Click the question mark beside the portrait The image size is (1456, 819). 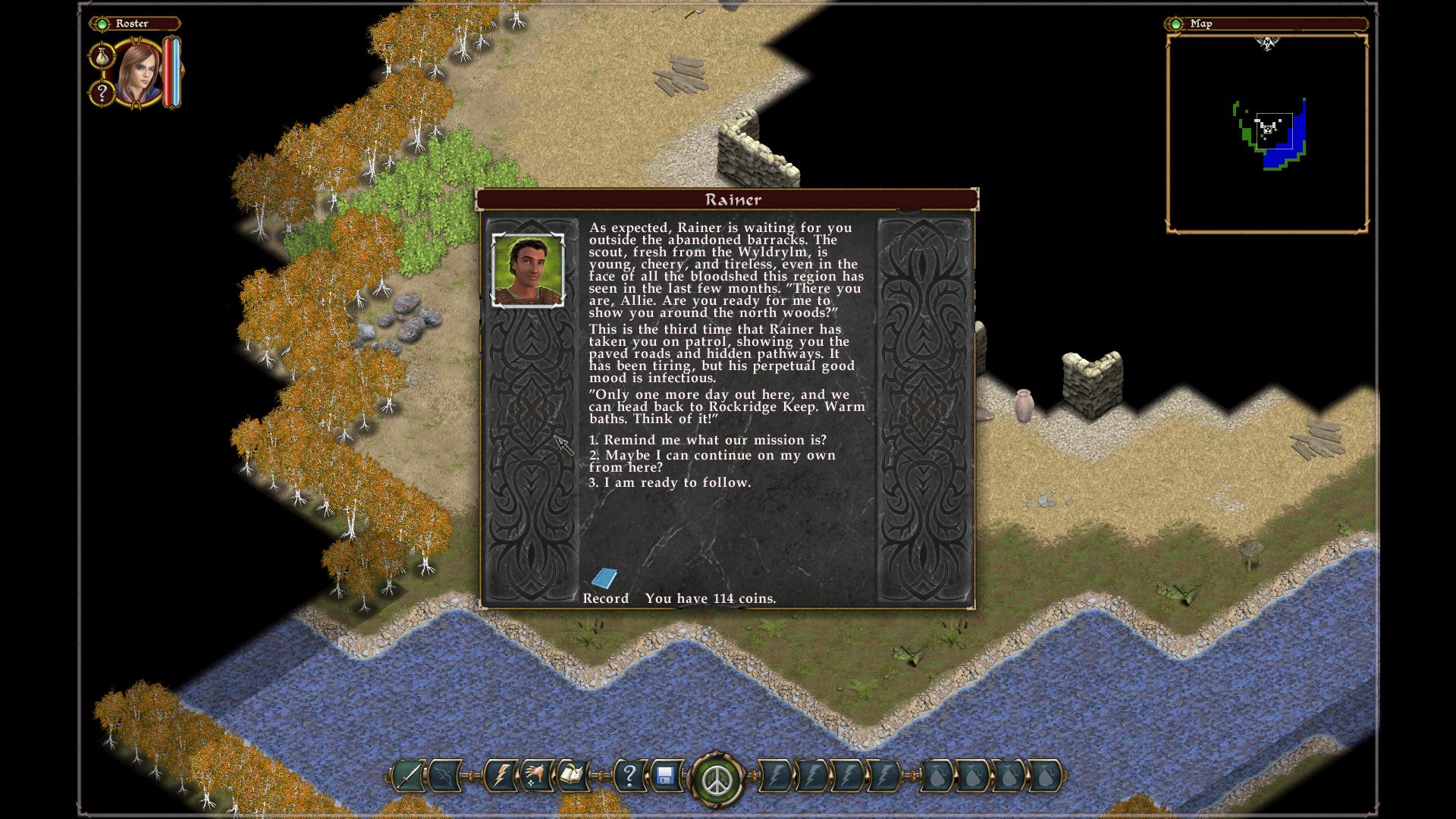102,93
